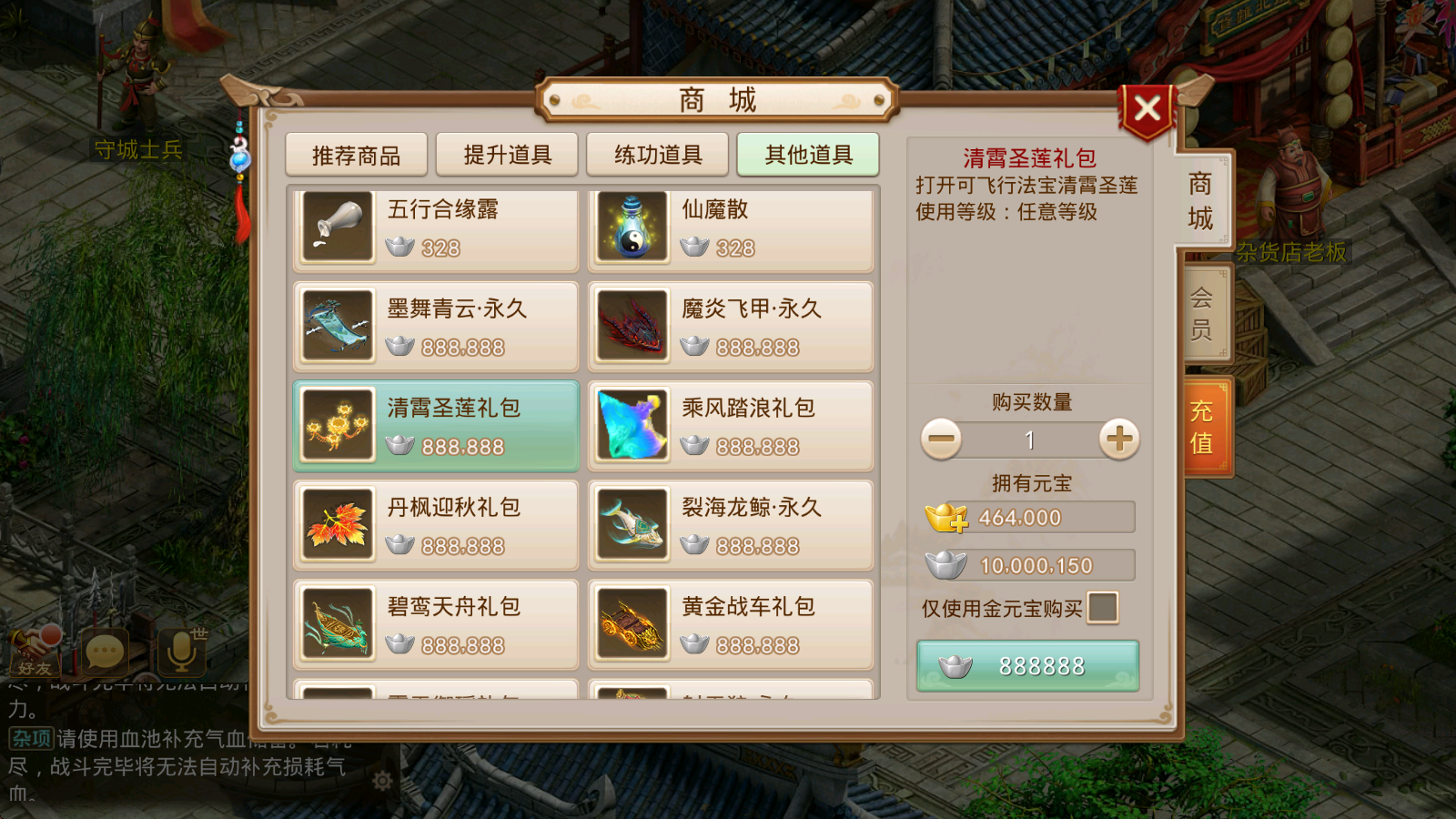Click the 墨舞青云·永久 fan item icon

338,327
